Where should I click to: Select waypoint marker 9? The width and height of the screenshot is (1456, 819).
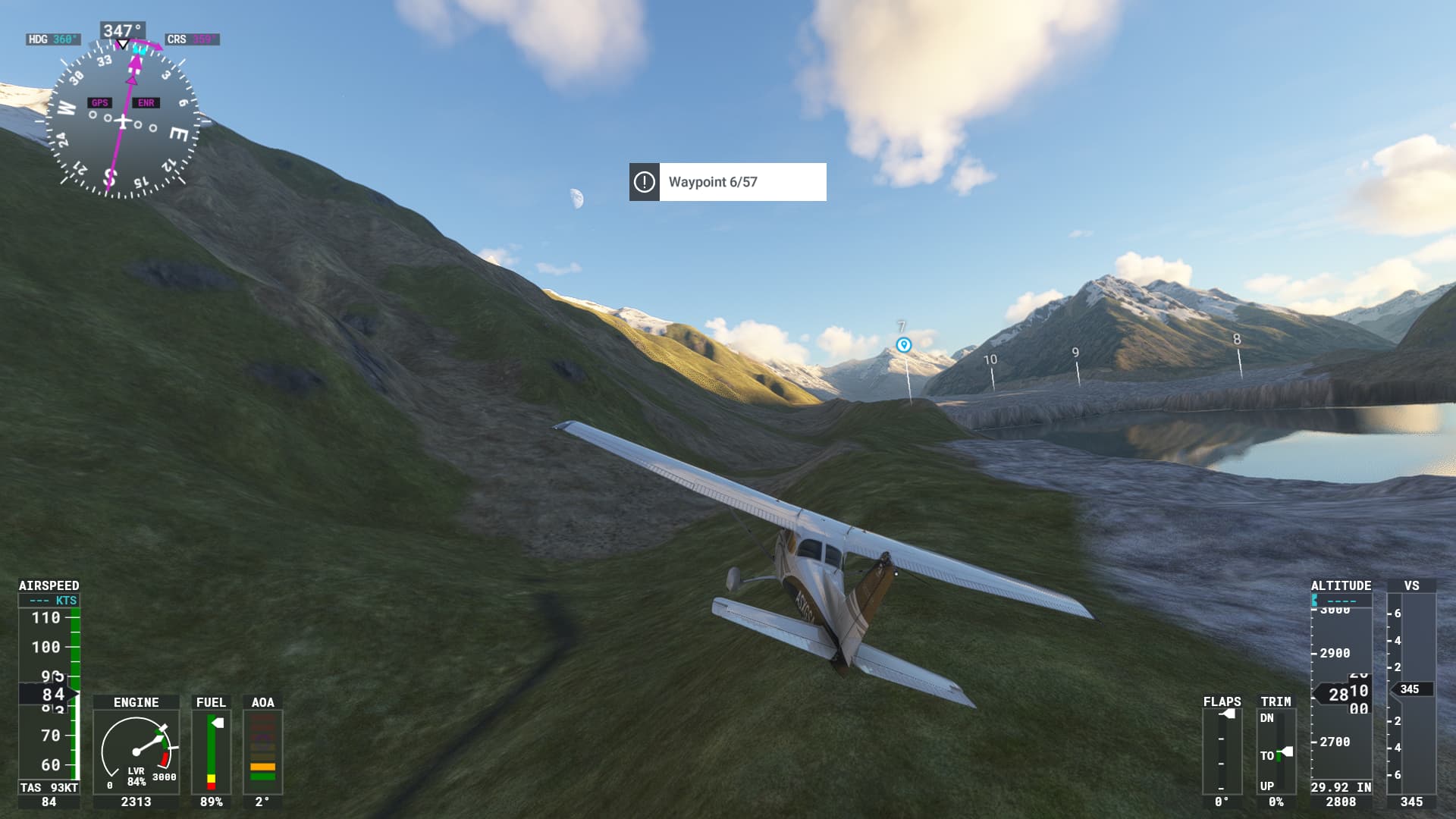(x=1075, y=353)
